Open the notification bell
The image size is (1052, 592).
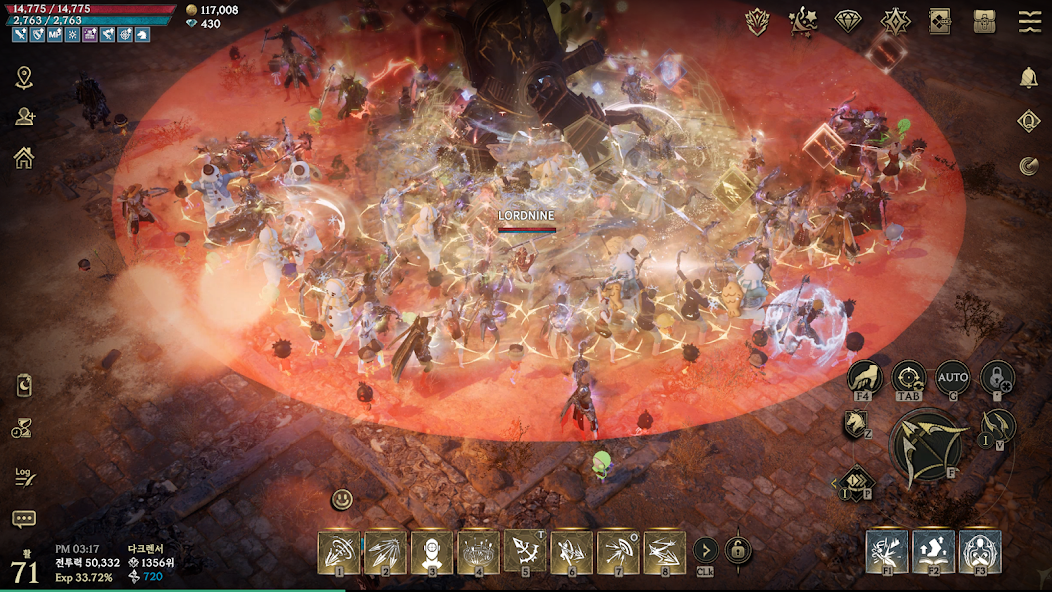1029,78
